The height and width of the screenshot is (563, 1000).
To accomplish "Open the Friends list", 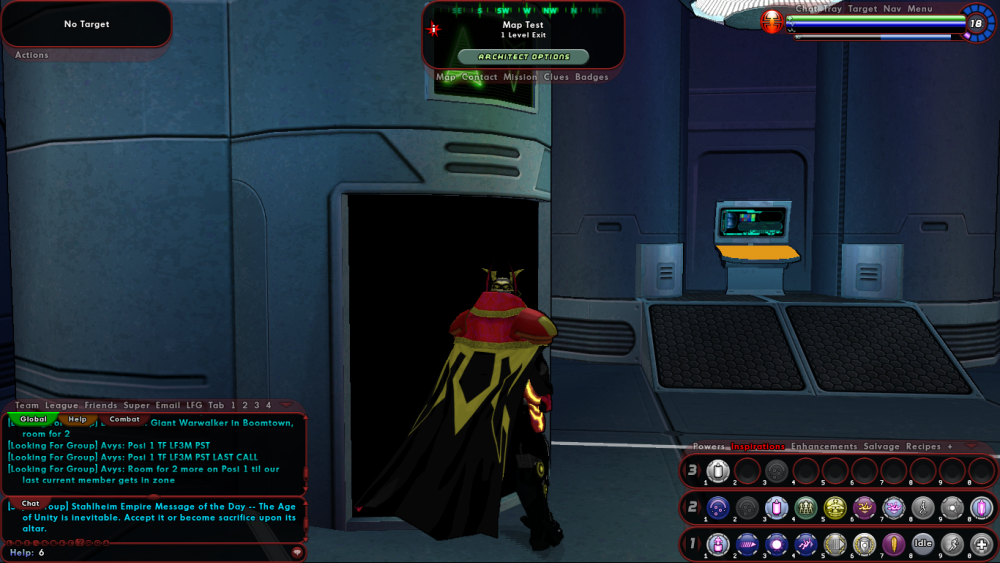I will click(101, 405).
